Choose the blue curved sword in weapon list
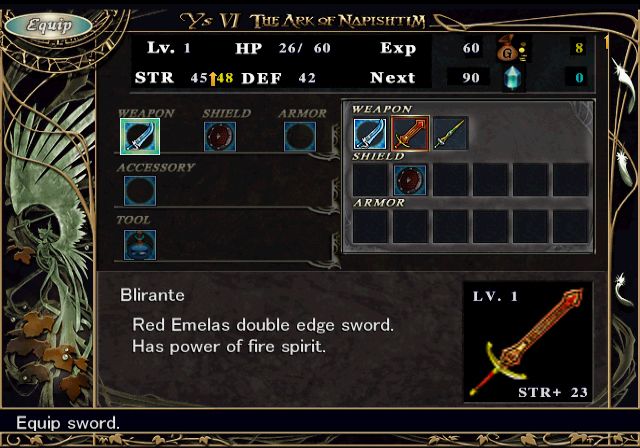The width and height of the screenshot is (640, 448). (370, 134)
